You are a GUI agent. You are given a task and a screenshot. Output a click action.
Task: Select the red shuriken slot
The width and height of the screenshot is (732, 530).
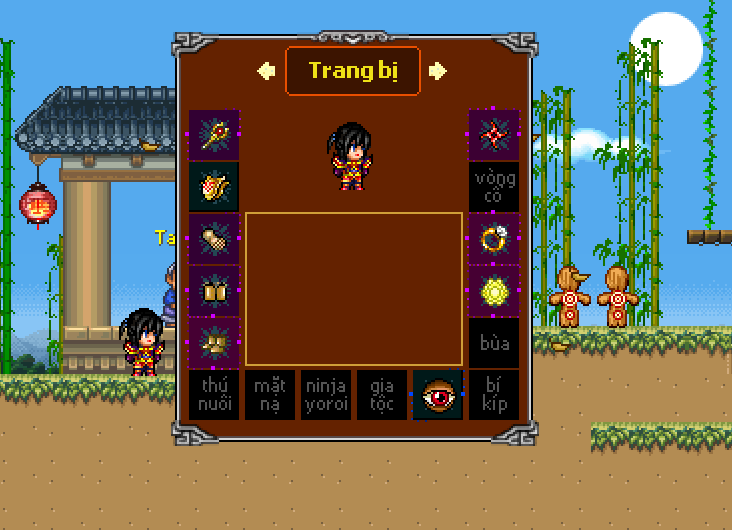click(x=494, y=135)
